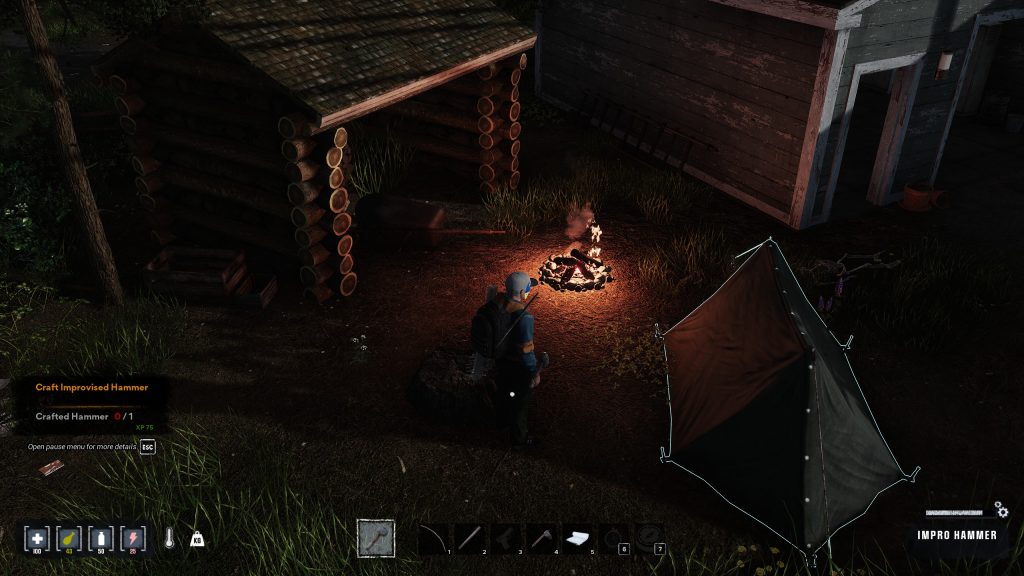The image size is (1024, 576).
Task: Equip the hatchet in hotbar slot 4
Action: pos(542,538)
